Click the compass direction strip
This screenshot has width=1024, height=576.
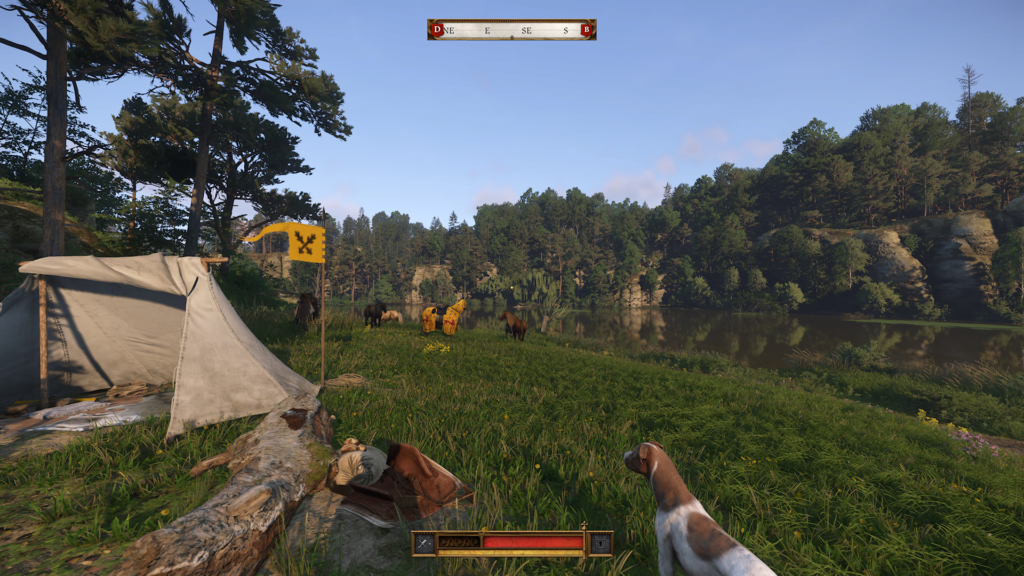point(511,30)
